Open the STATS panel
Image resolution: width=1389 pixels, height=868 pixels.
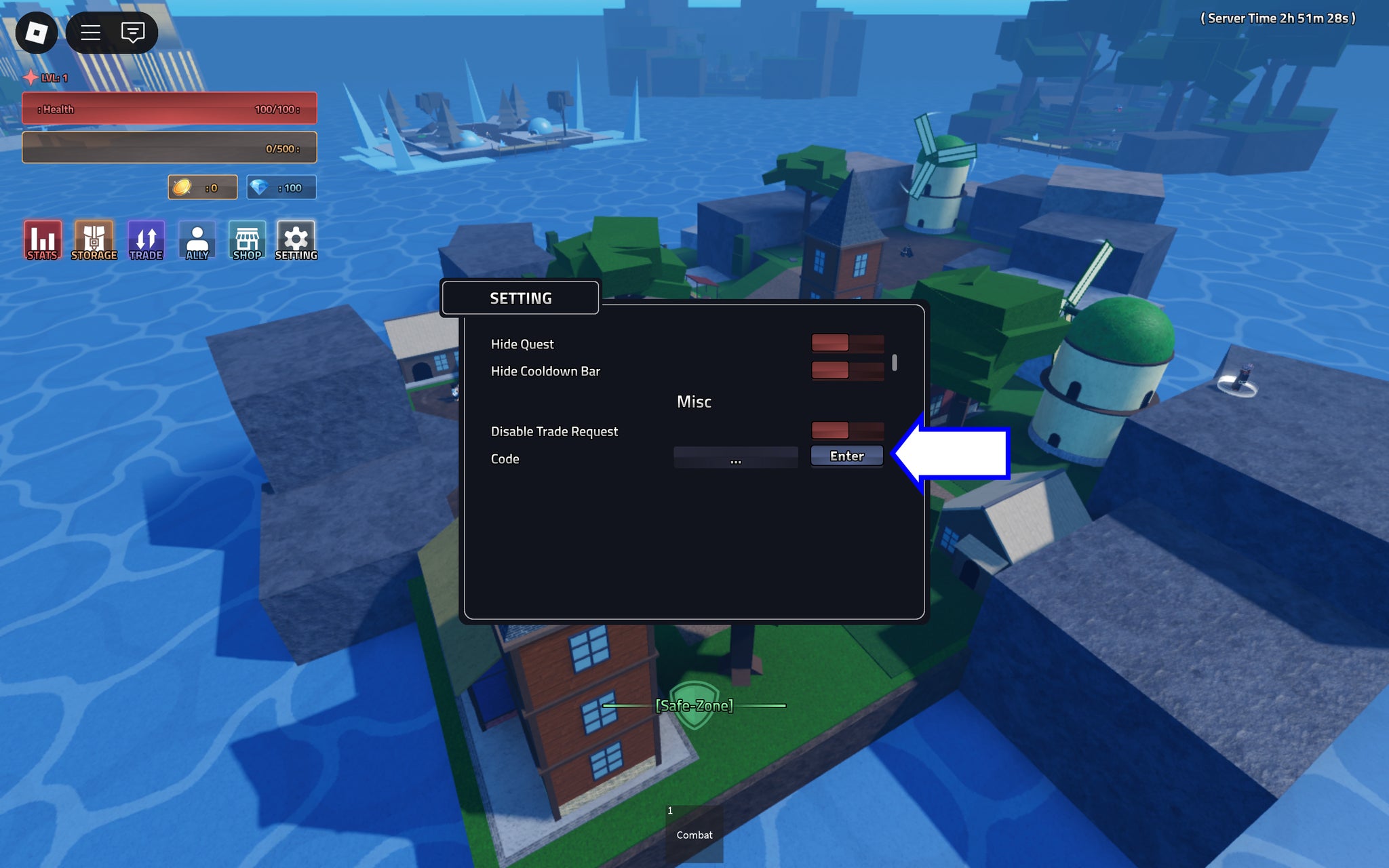tap(42, 239)
